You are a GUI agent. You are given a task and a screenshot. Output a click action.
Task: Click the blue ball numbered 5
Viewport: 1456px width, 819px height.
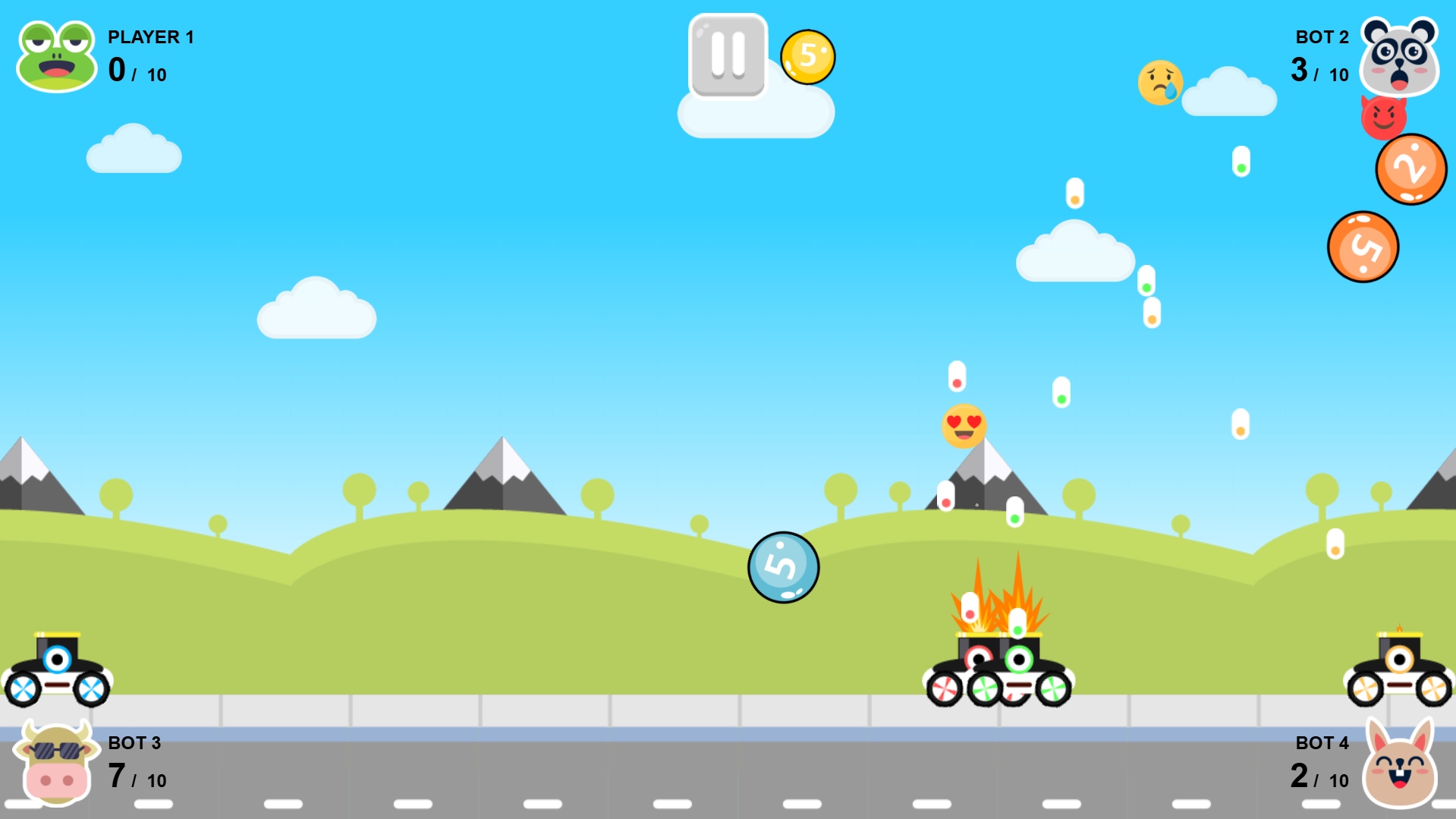(783, 569)
